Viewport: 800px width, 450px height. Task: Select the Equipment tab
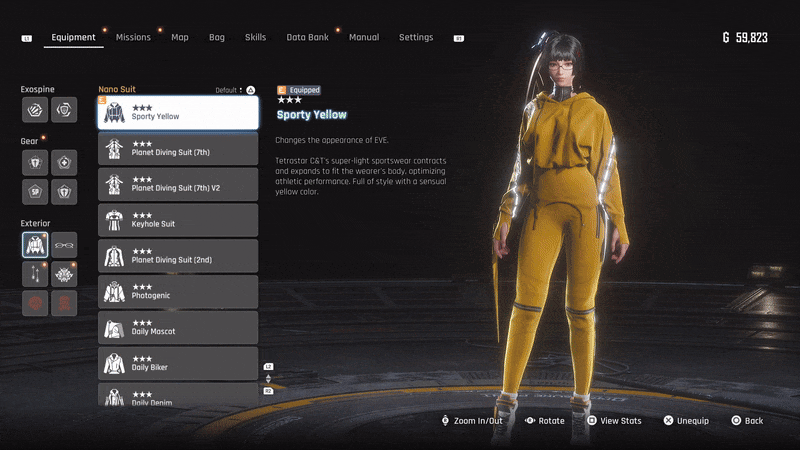(x=74, y=38)
